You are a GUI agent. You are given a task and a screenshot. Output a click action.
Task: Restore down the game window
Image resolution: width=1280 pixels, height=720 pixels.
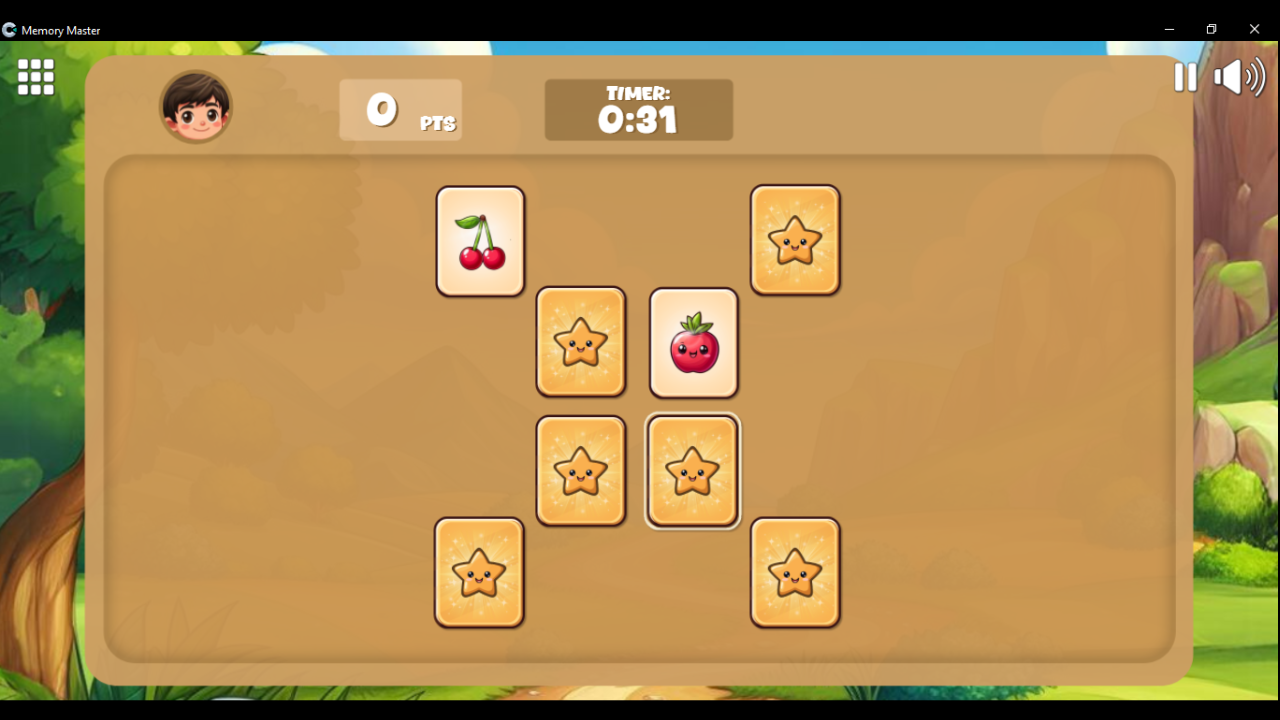1211,29
